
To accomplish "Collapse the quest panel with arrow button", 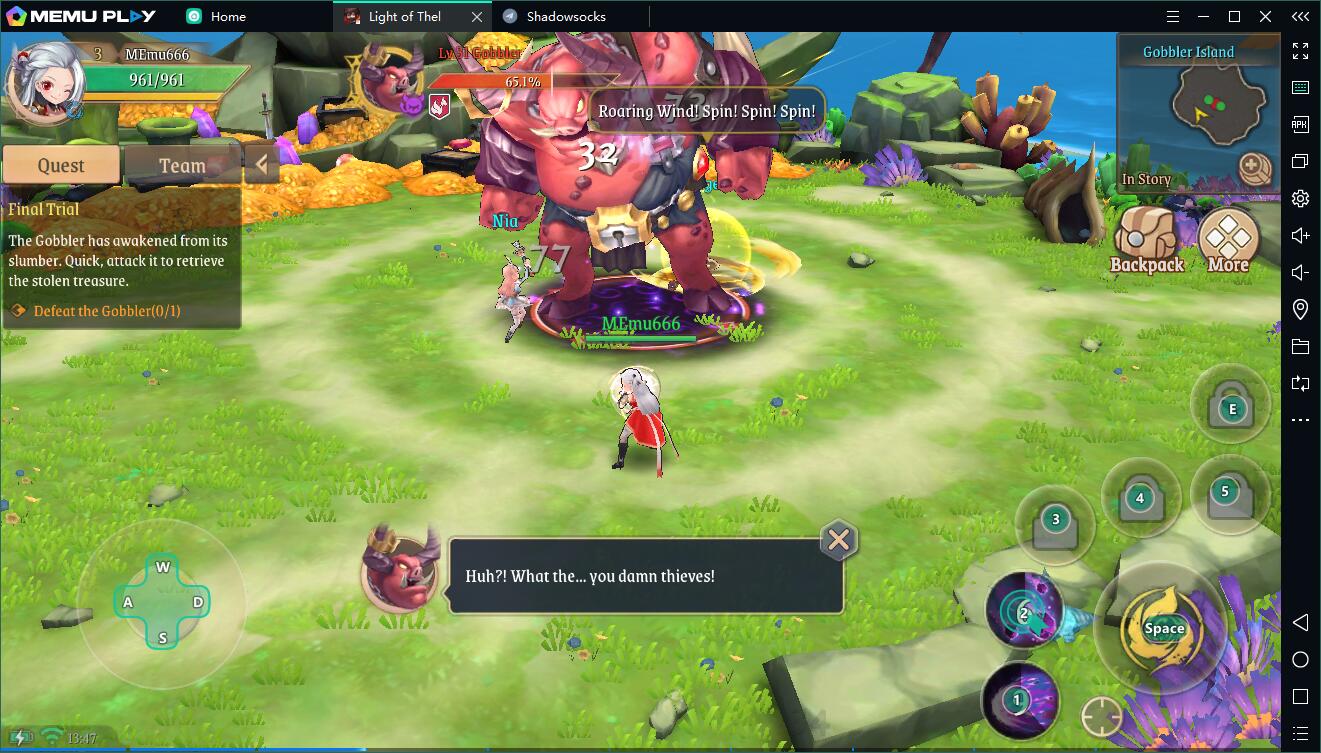I will click(x=261, y=165).
